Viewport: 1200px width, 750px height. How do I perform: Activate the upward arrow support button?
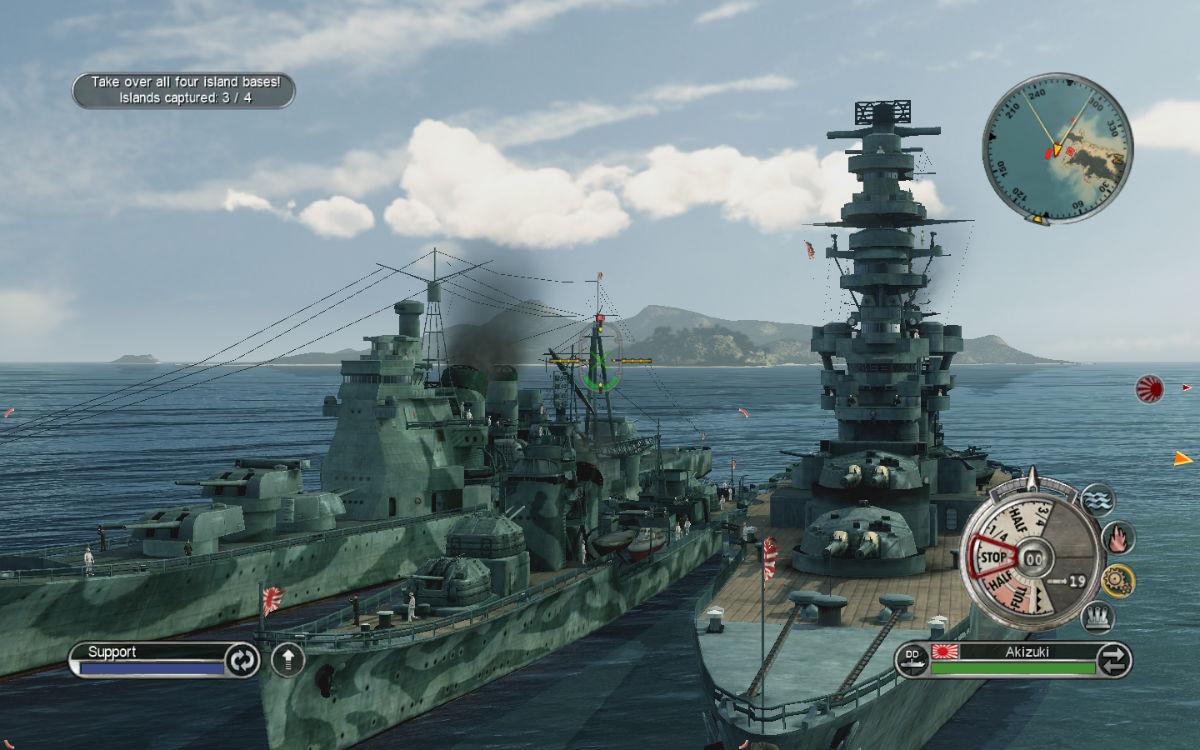[288, 660]
